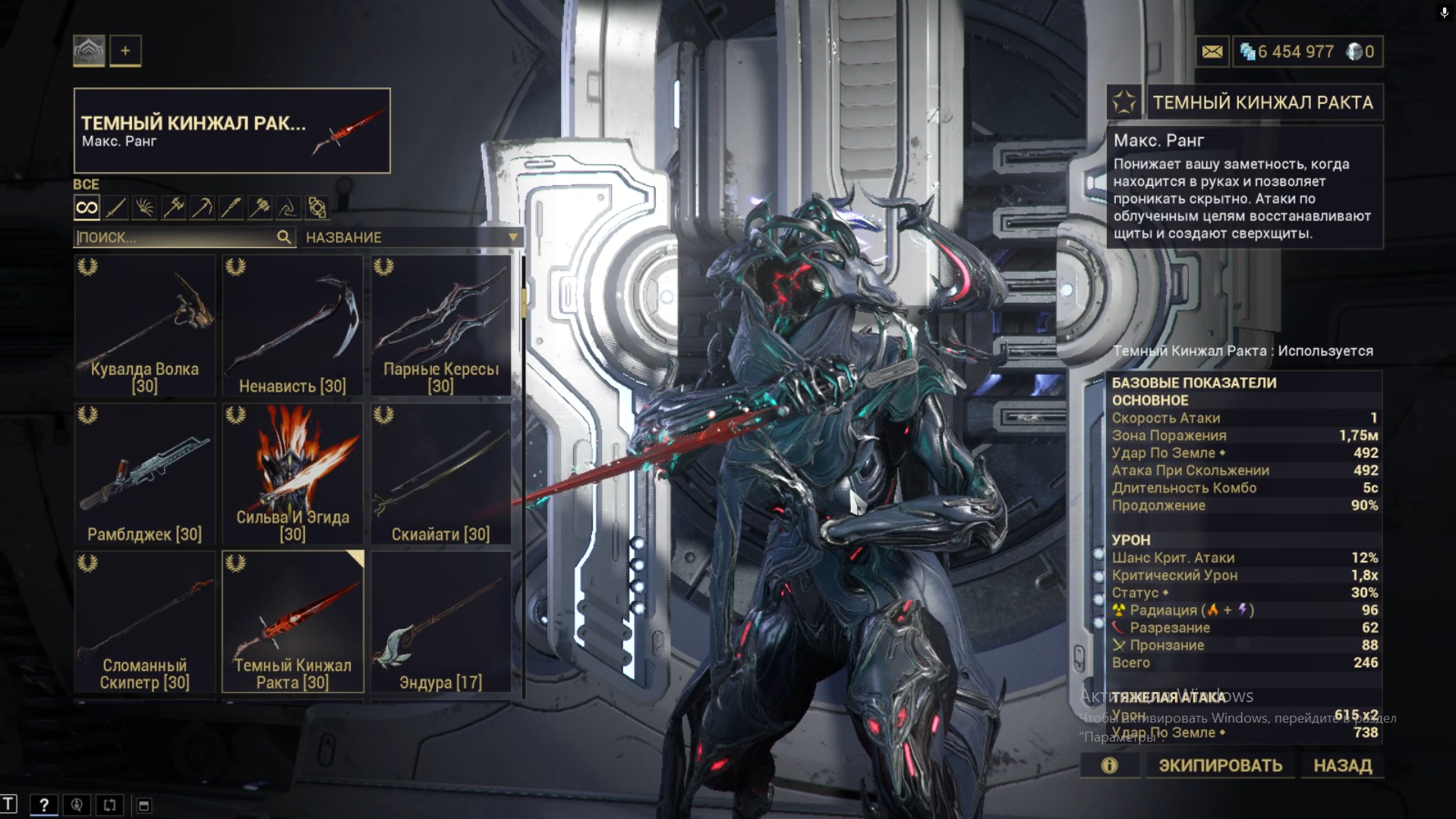Select the Скиайати sword slot
This screenshot has height=819, width=1456.
441,474
